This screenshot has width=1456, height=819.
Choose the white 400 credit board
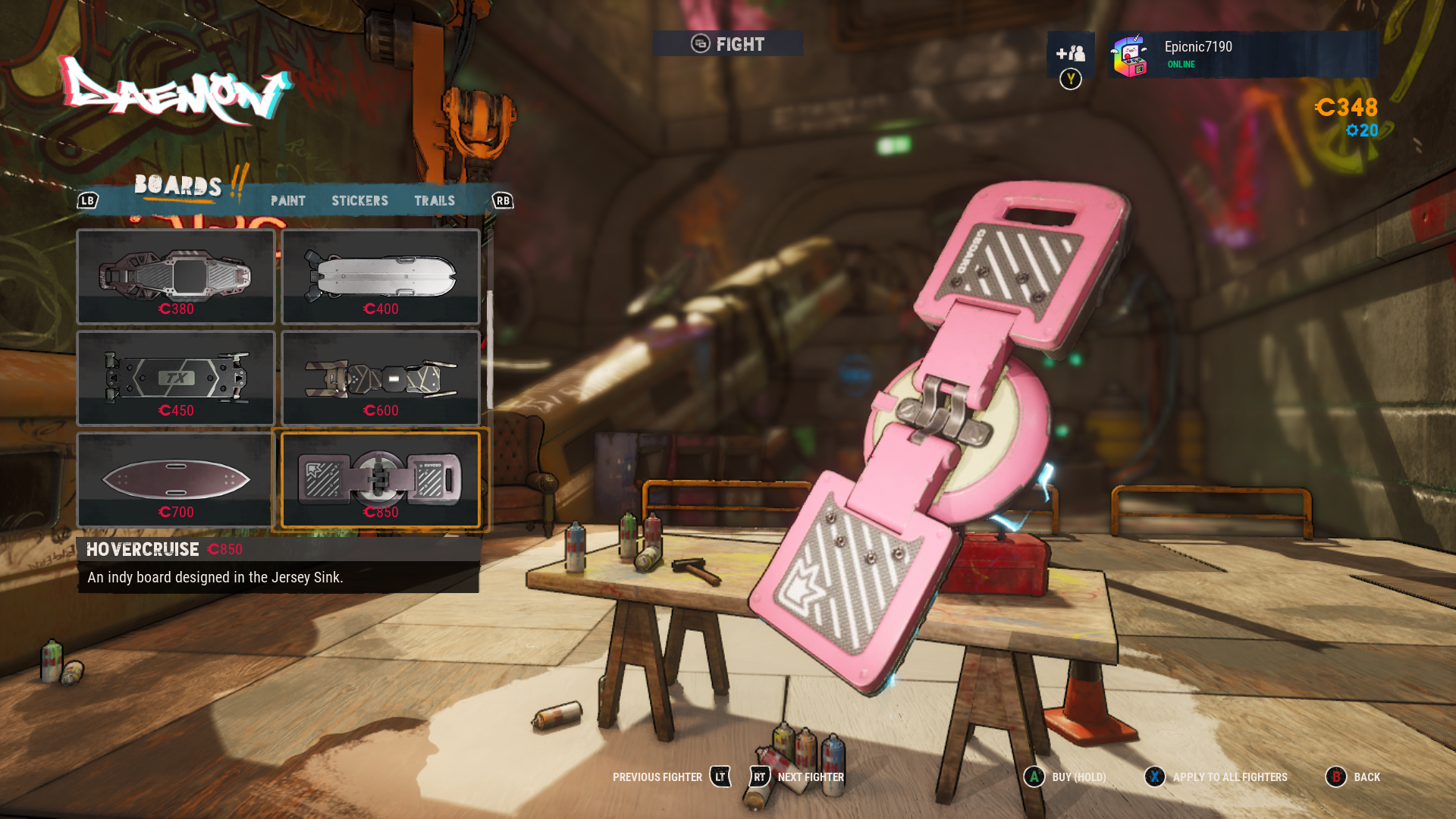click(381, 277)
